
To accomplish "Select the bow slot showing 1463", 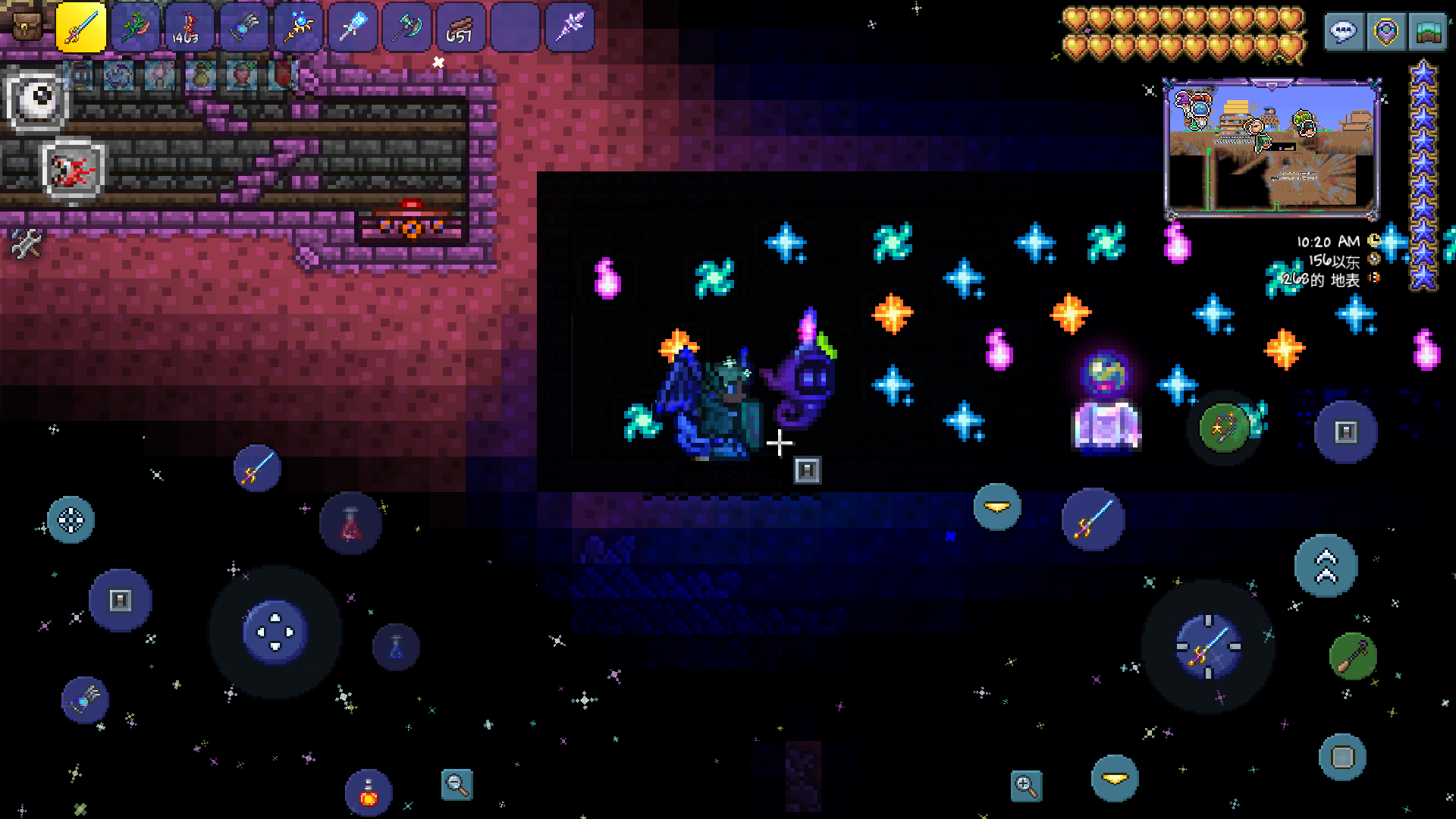I will coord(185,27).
